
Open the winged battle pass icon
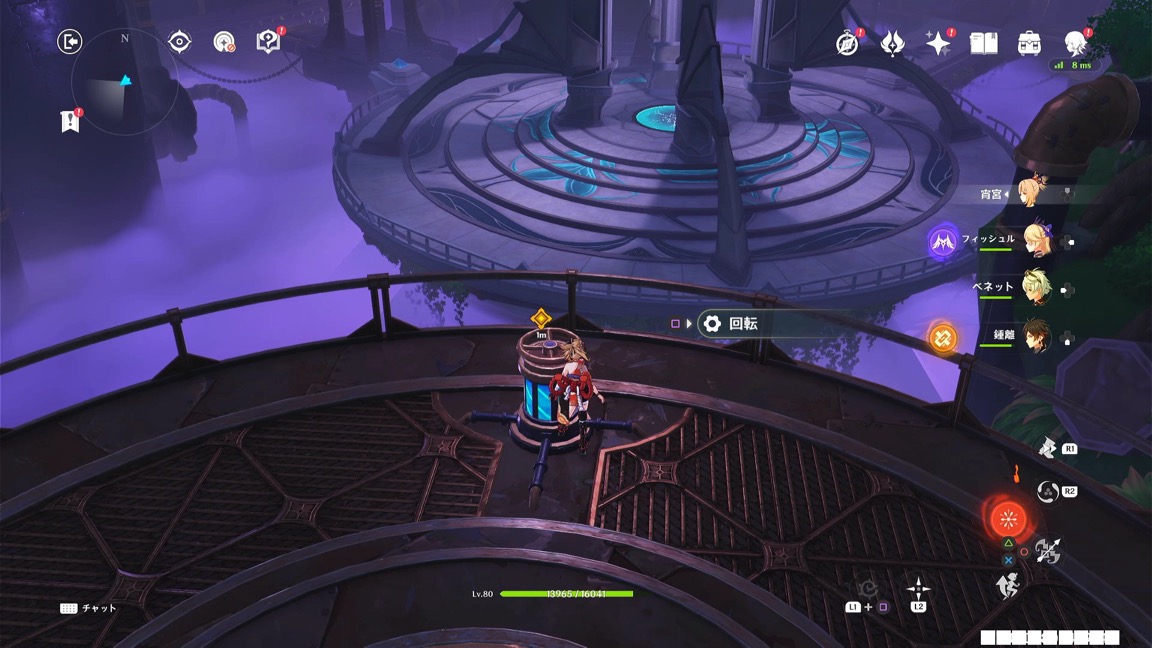[x=892, y=43]
